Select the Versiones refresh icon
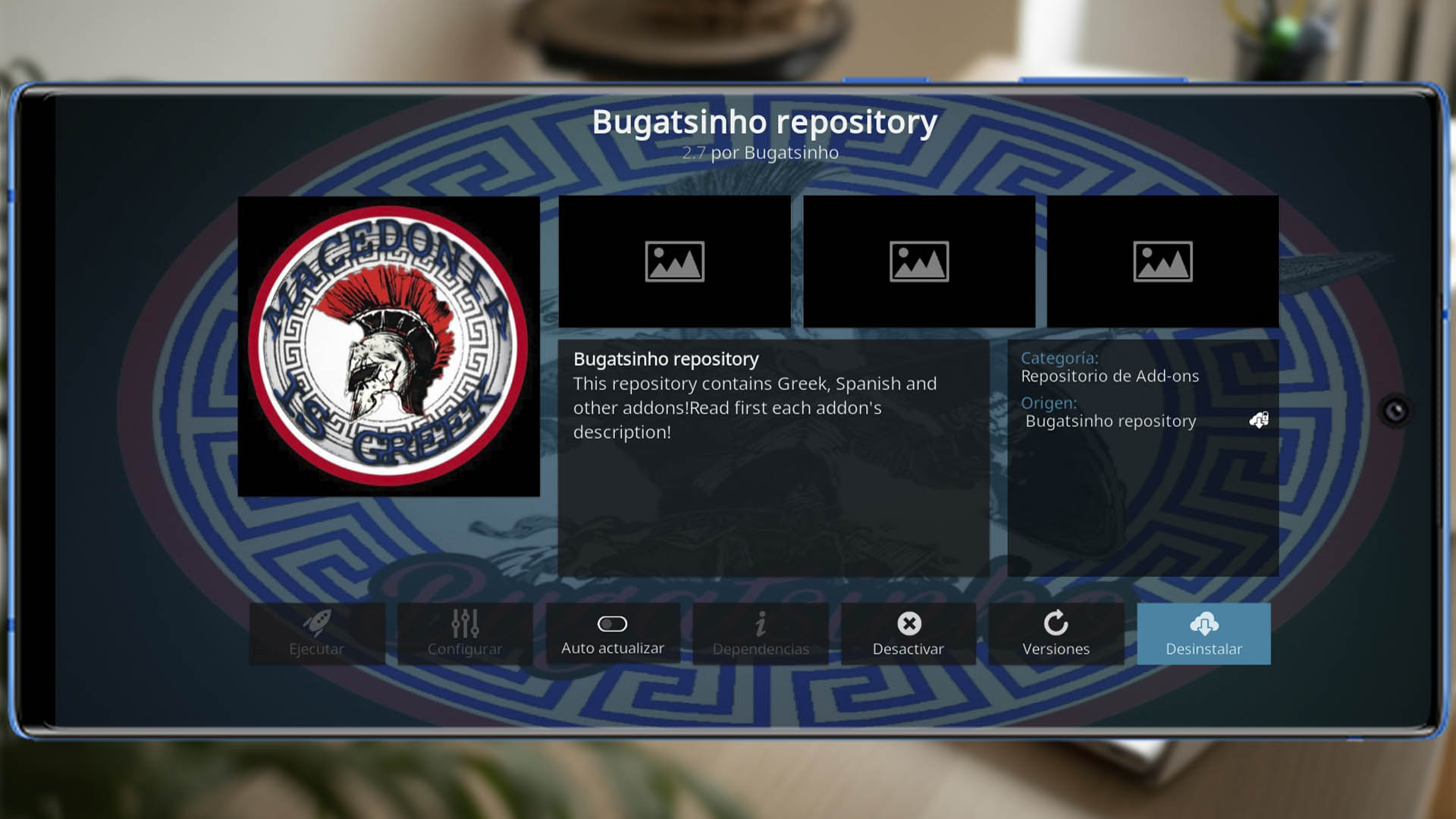This screenshot has width=1456, height=819. pyautogui.click(x=1056, y=624)
